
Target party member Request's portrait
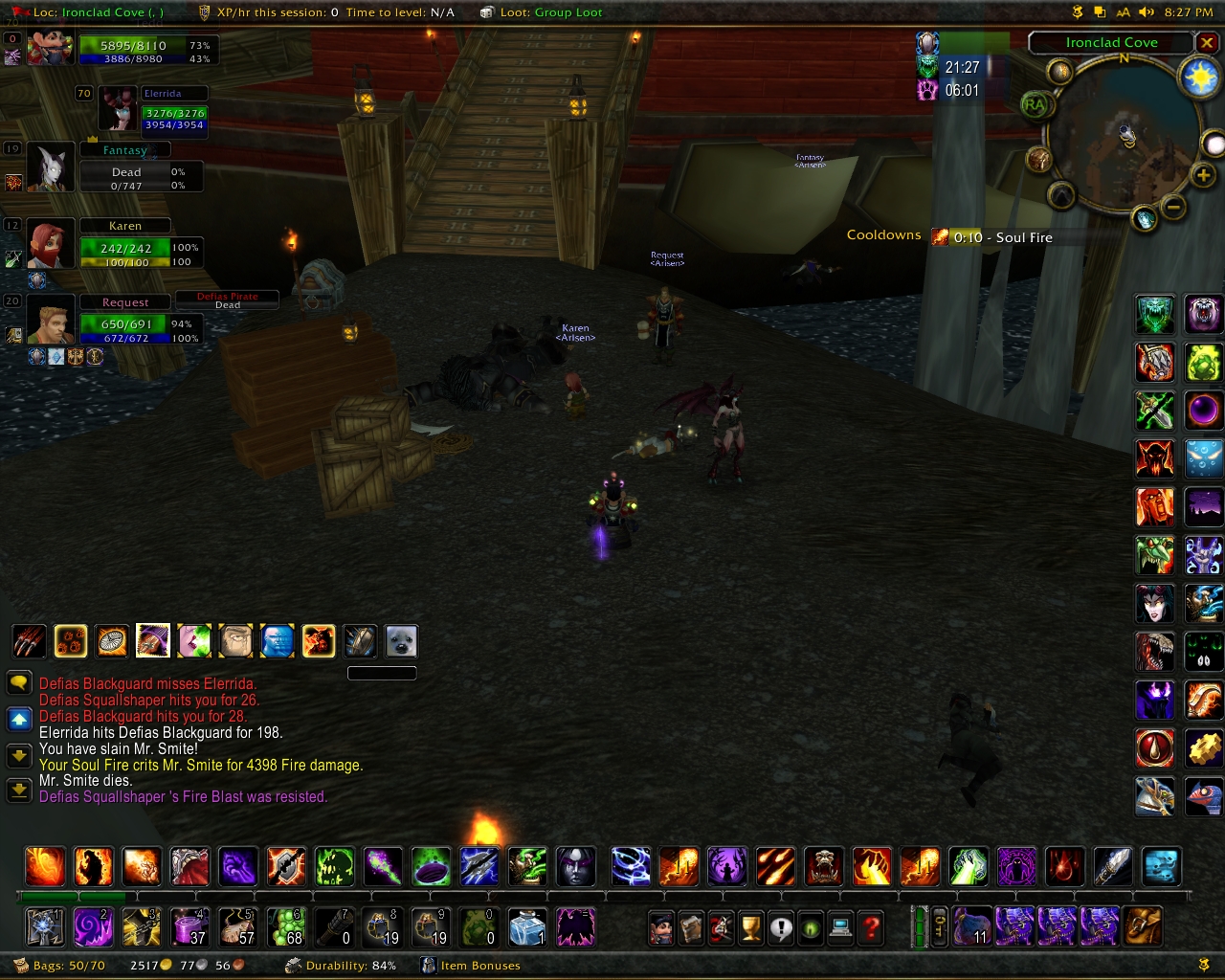tap(50, 319)
